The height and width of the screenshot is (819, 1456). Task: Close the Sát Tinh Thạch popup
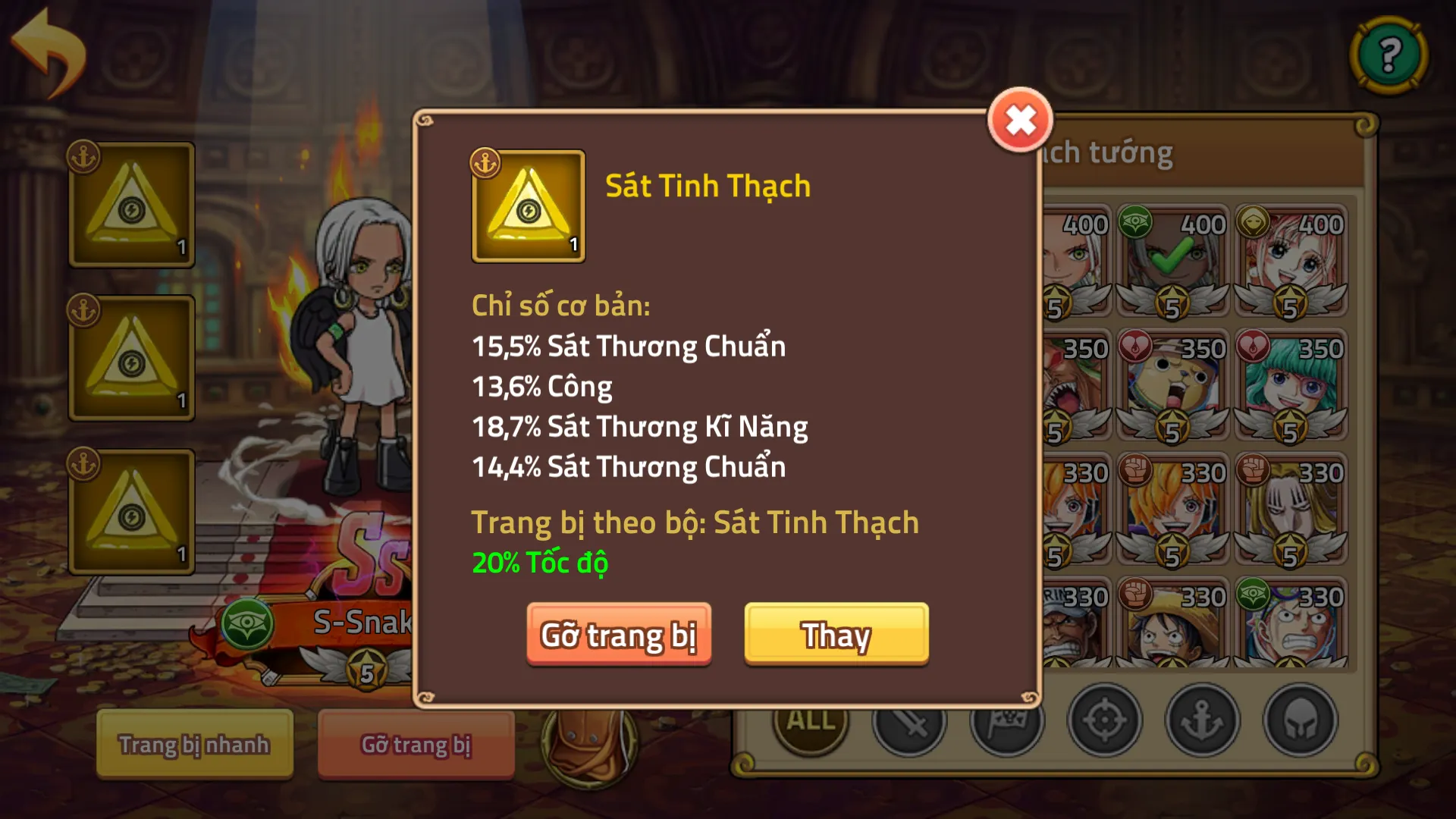click(1020, 120)
